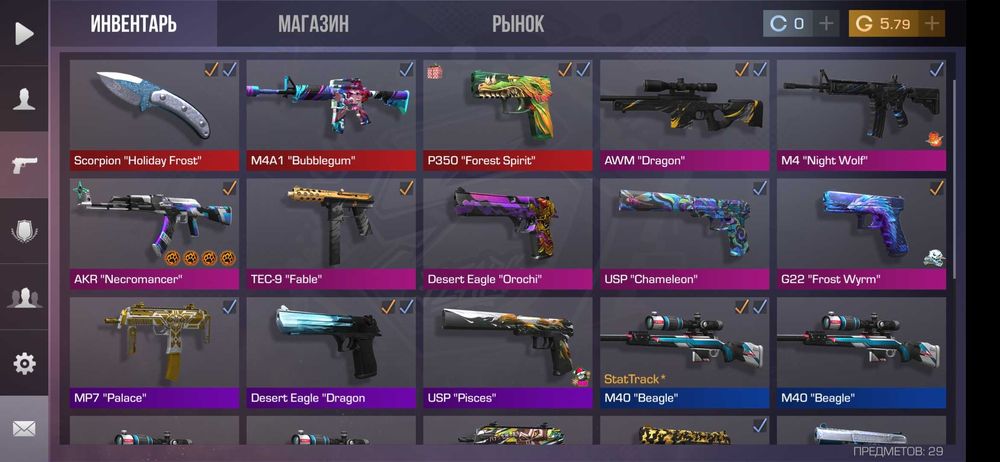This screenshot has height=462, width=1000.
Task: Open the mail envelope icon
Action: click(x=24, y=429)
